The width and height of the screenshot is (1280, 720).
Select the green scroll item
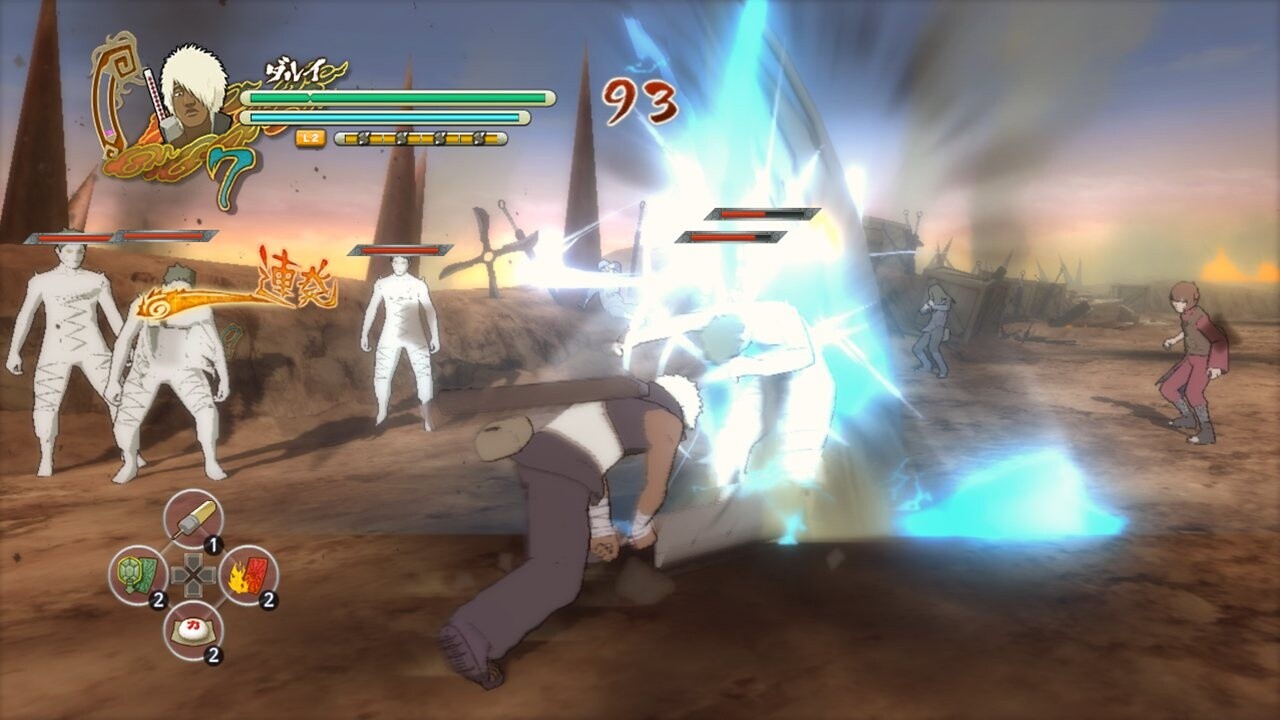pyautogui.click(x=140, y=573)
